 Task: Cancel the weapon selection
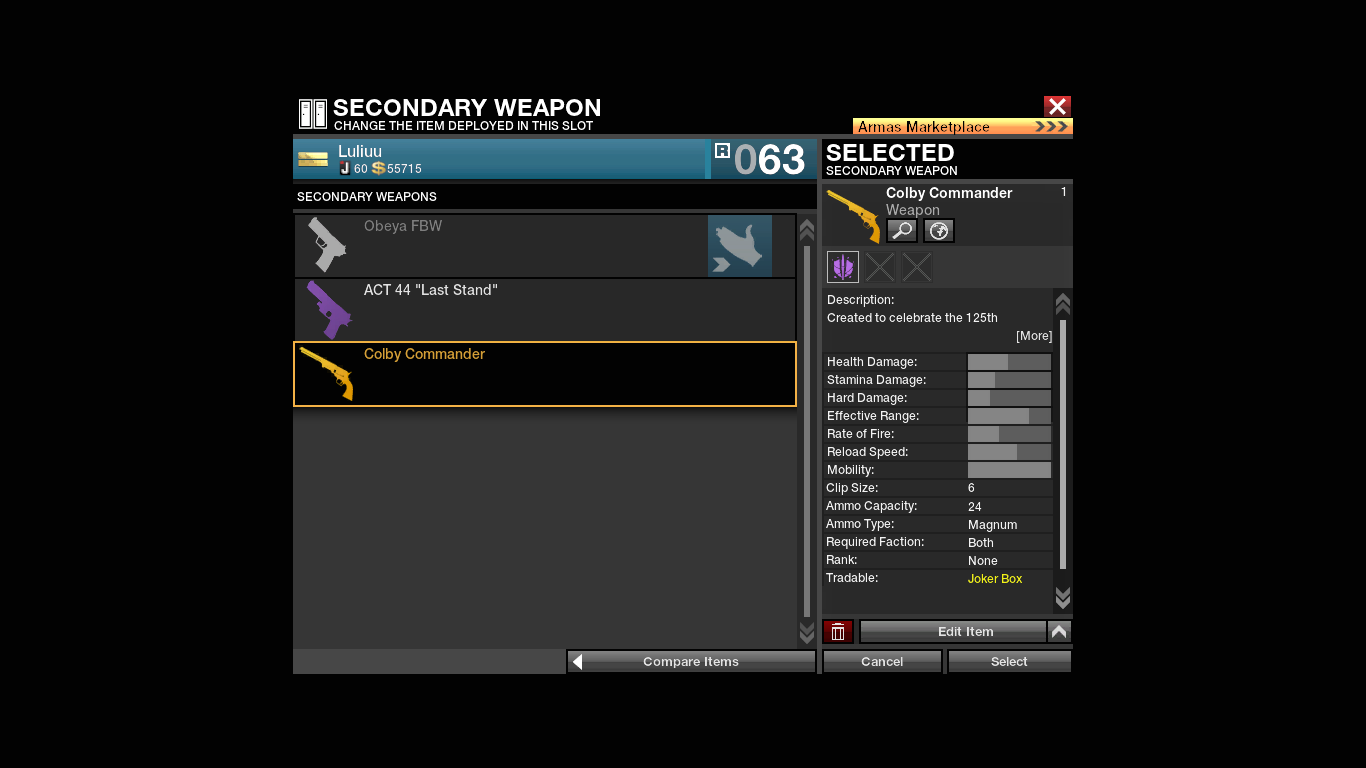pos(882,662)
